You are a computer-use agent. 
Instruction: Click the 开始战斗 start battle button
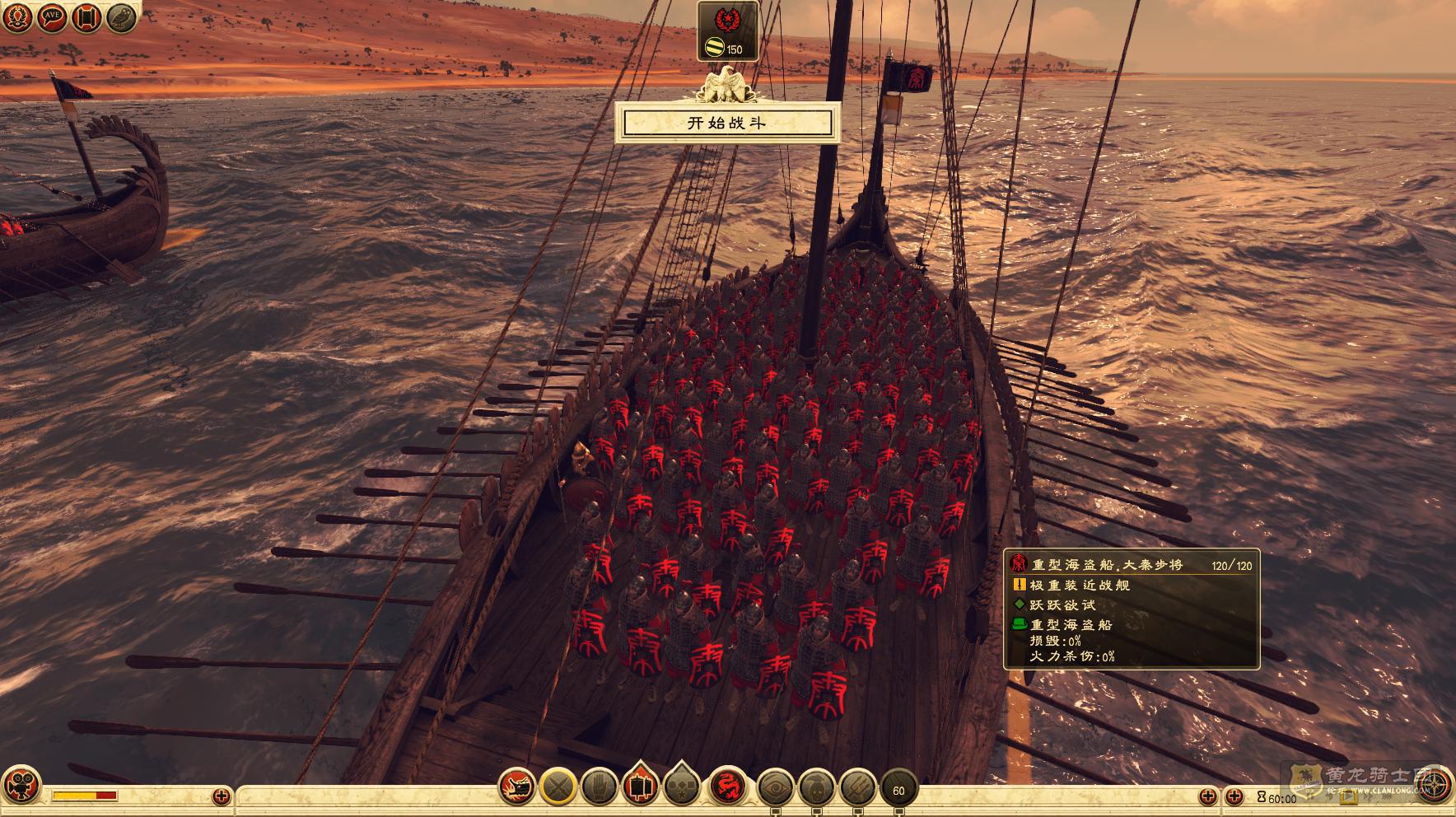click(727, 124)
